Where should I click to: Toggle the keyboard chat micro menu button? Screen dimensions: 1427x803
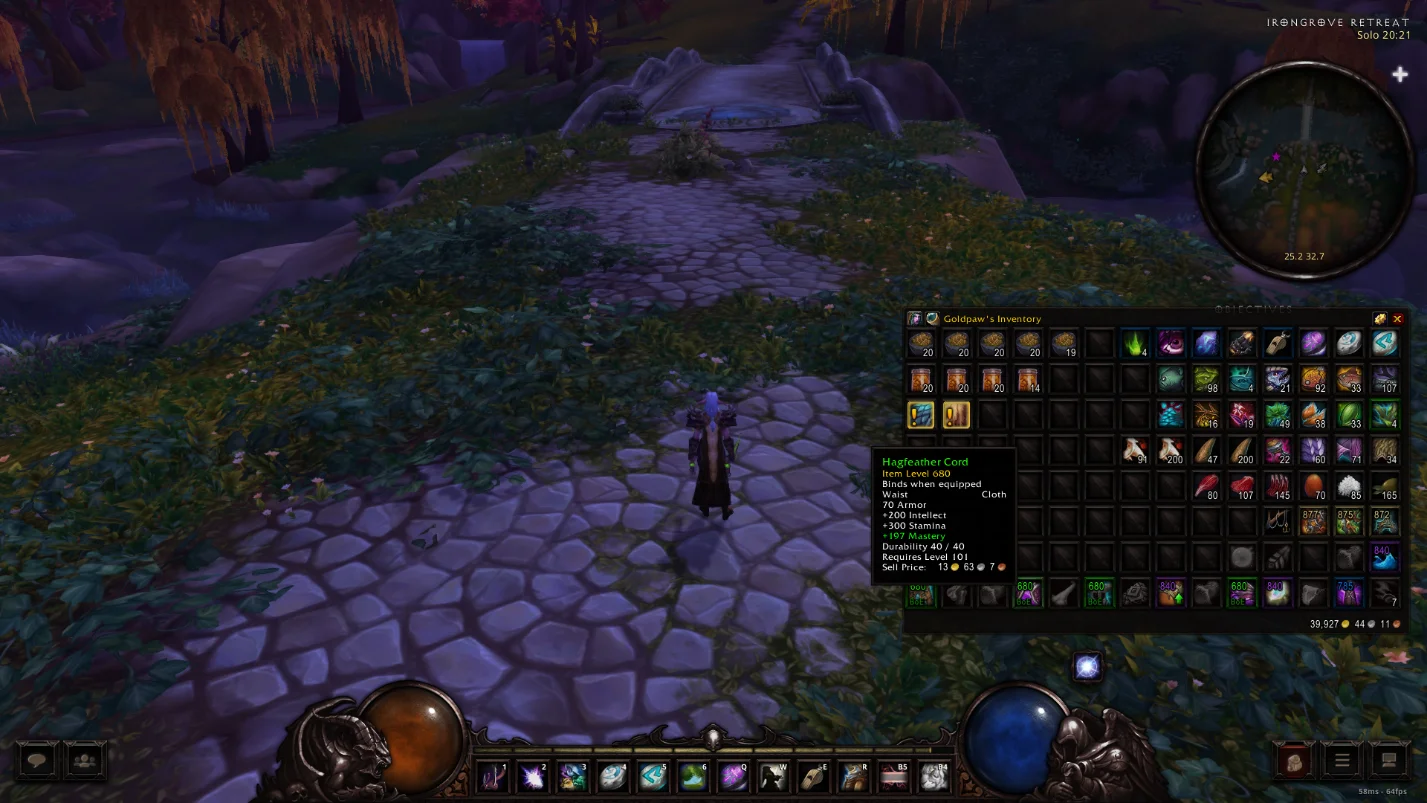coord(1389,760)
